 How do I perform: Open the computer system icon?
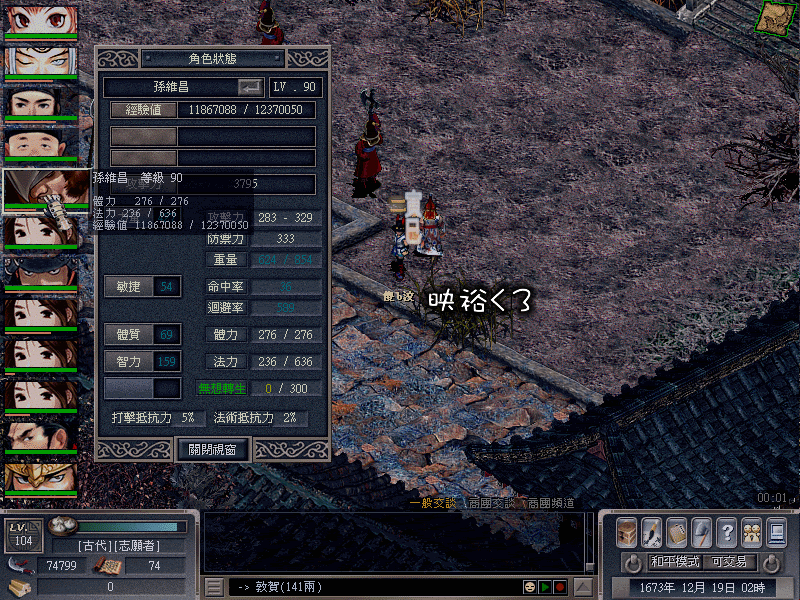pos(776,531)
